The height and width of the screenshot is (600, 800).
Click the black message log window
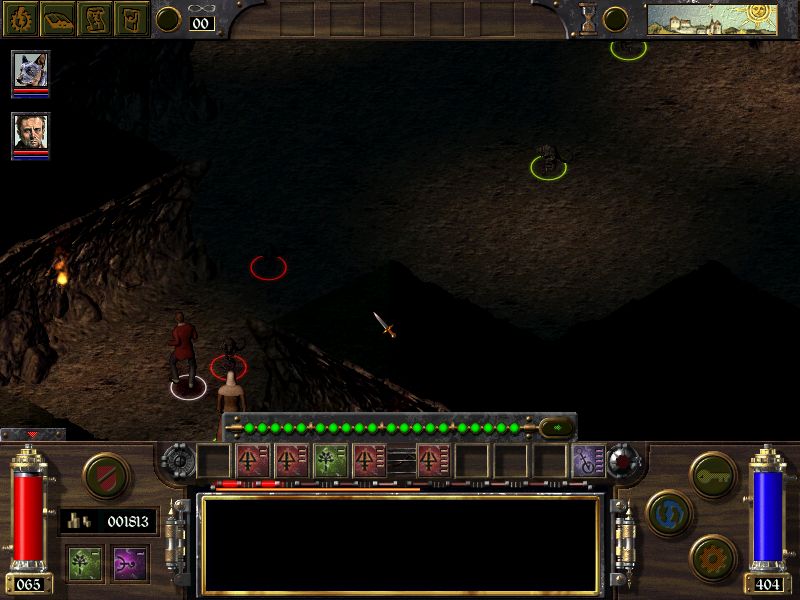(x=400, y=544)
